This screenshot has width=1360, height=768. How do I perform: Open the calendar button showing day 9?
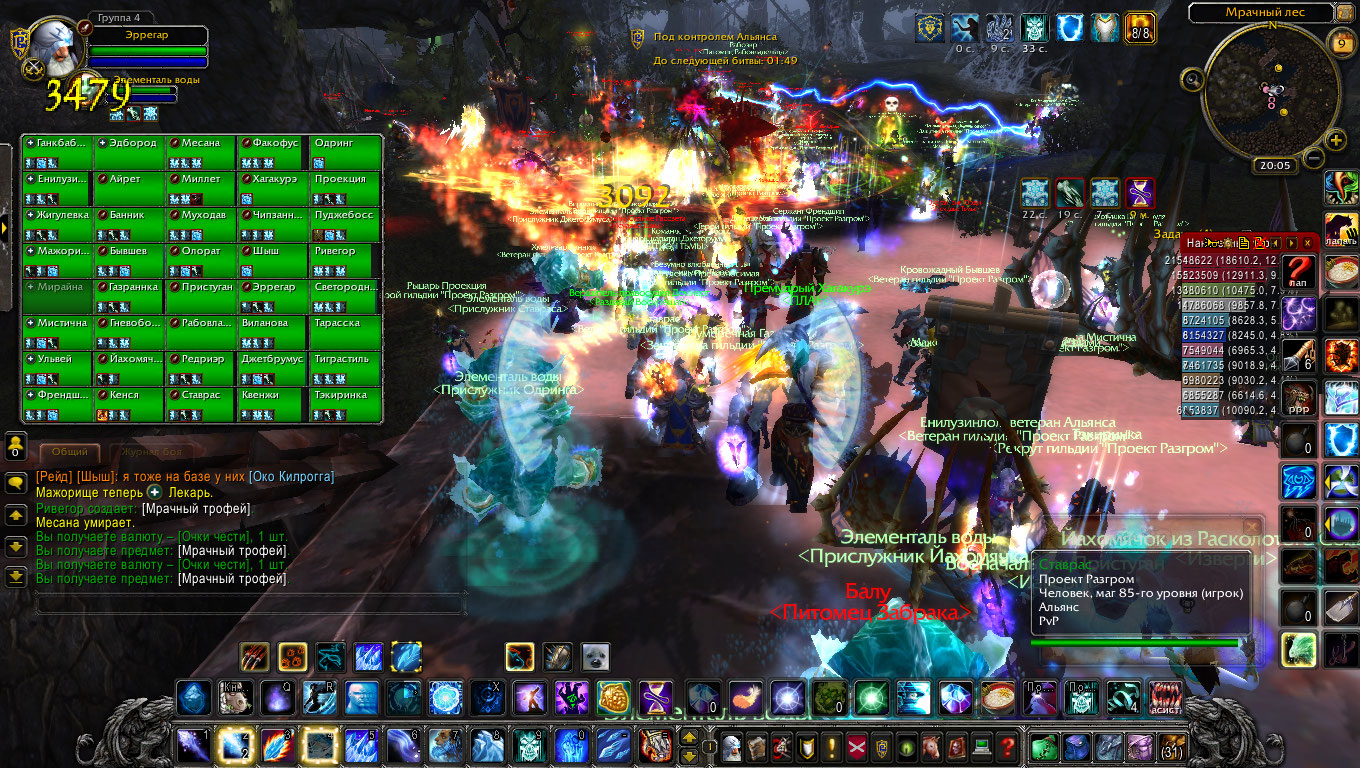[x=1341, y=44]
